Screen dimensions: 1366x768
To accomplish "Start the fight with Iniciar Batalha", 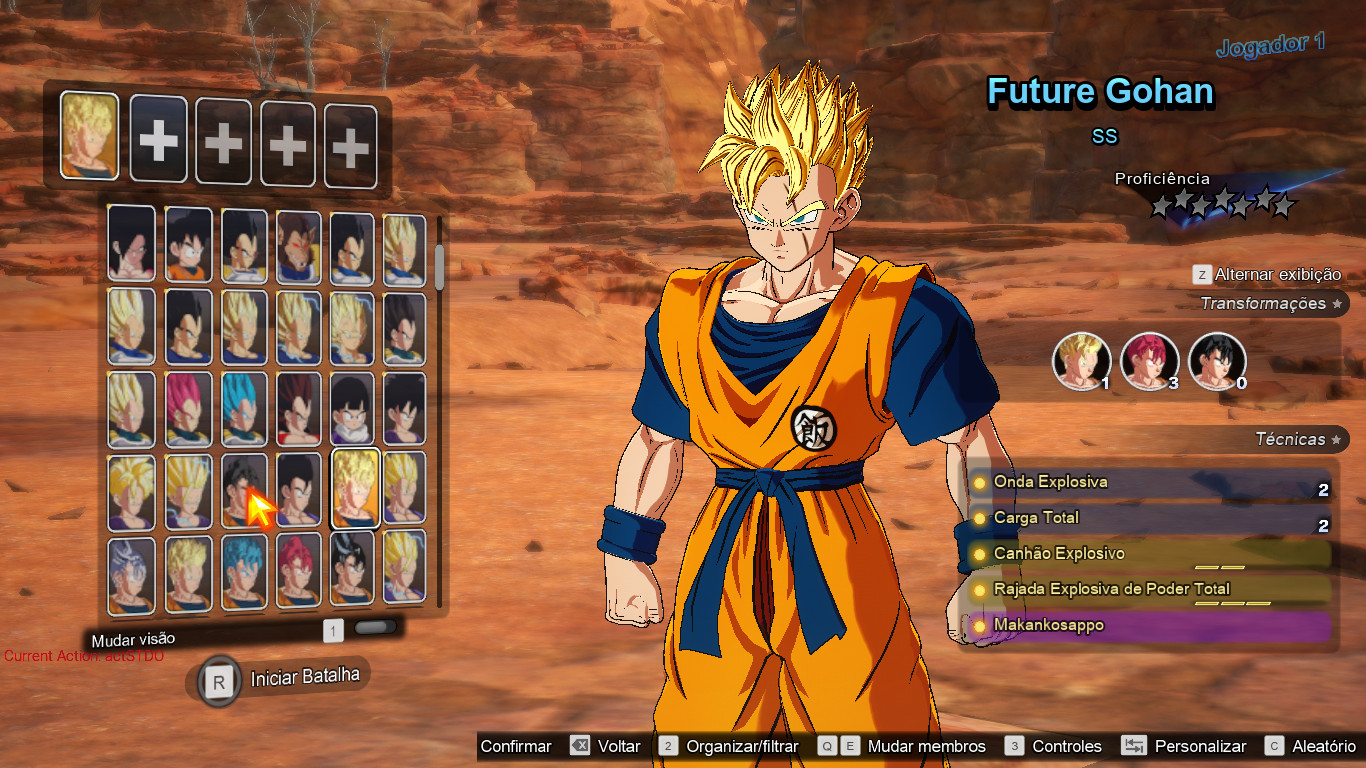I will point(280,680).
